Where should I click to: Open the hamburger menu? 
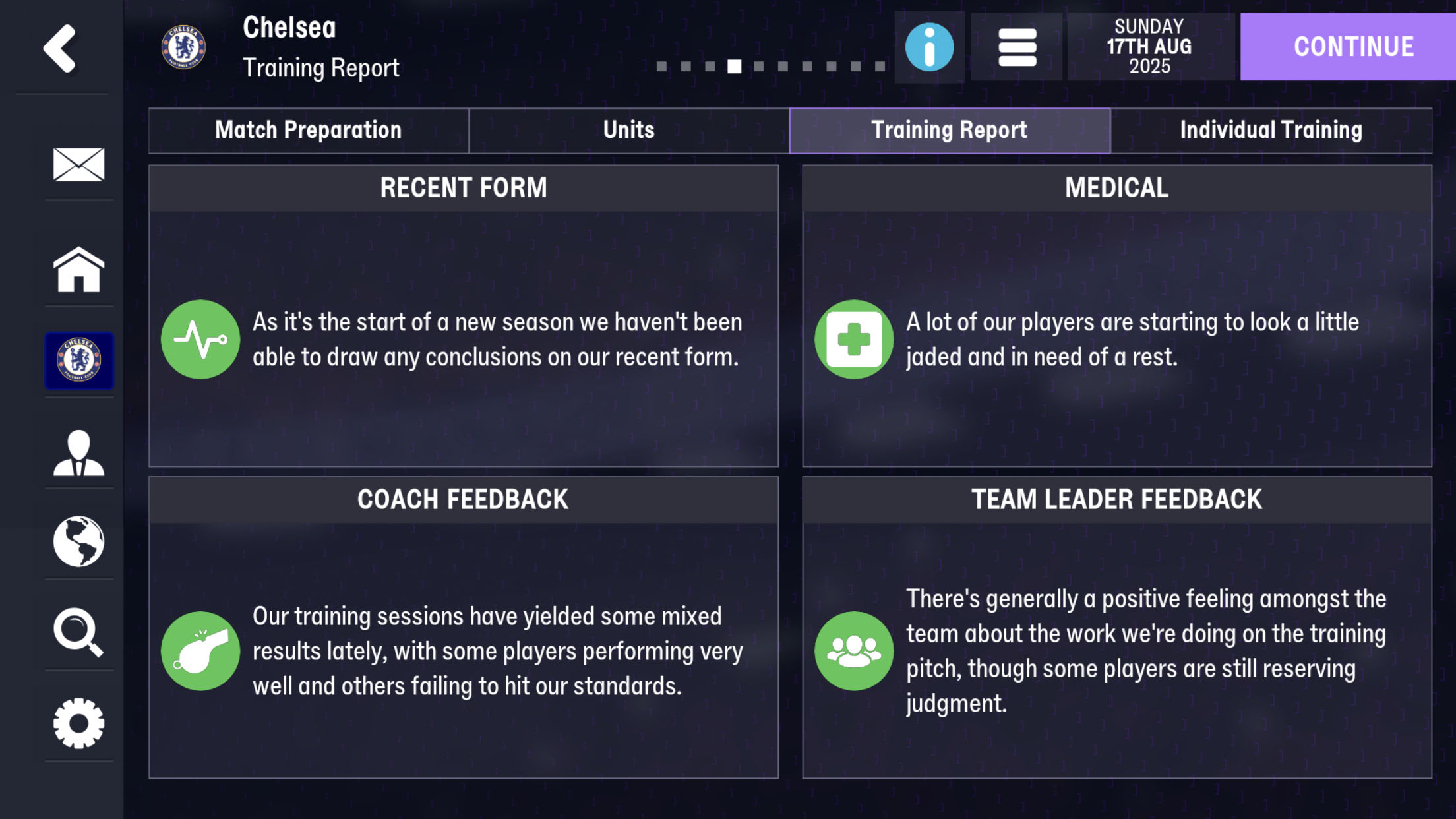1016,46
